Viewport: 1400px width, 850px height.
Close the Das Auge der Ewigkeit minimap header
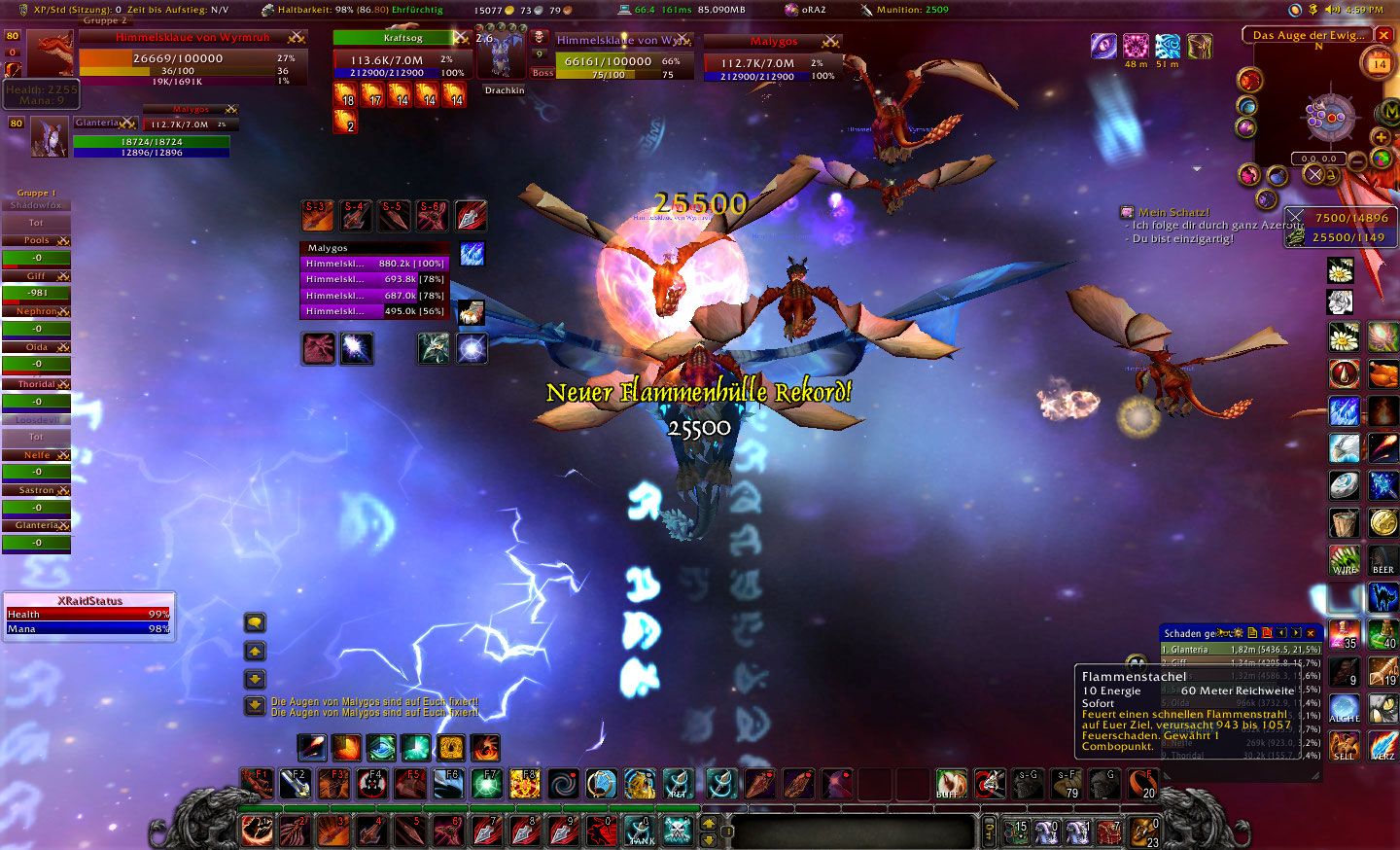coord(1383,35)
